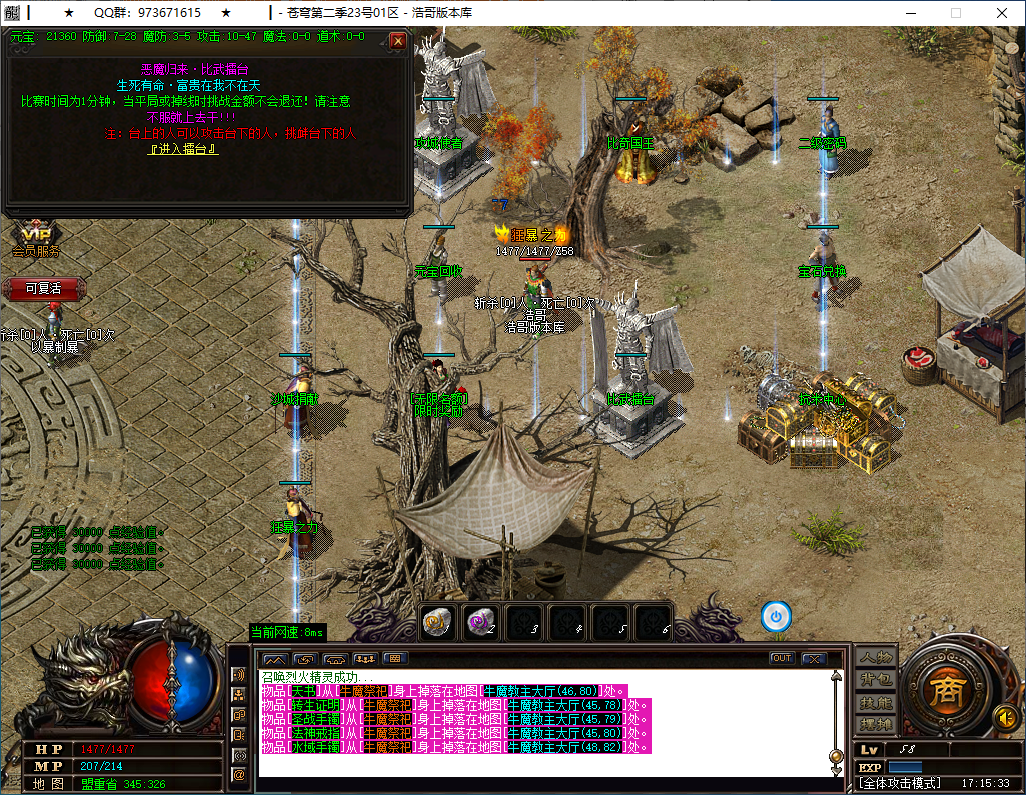Click the 全体攻击模式 attack mode label
This screenshot has height=795, width=1026.
coord(900,783)
